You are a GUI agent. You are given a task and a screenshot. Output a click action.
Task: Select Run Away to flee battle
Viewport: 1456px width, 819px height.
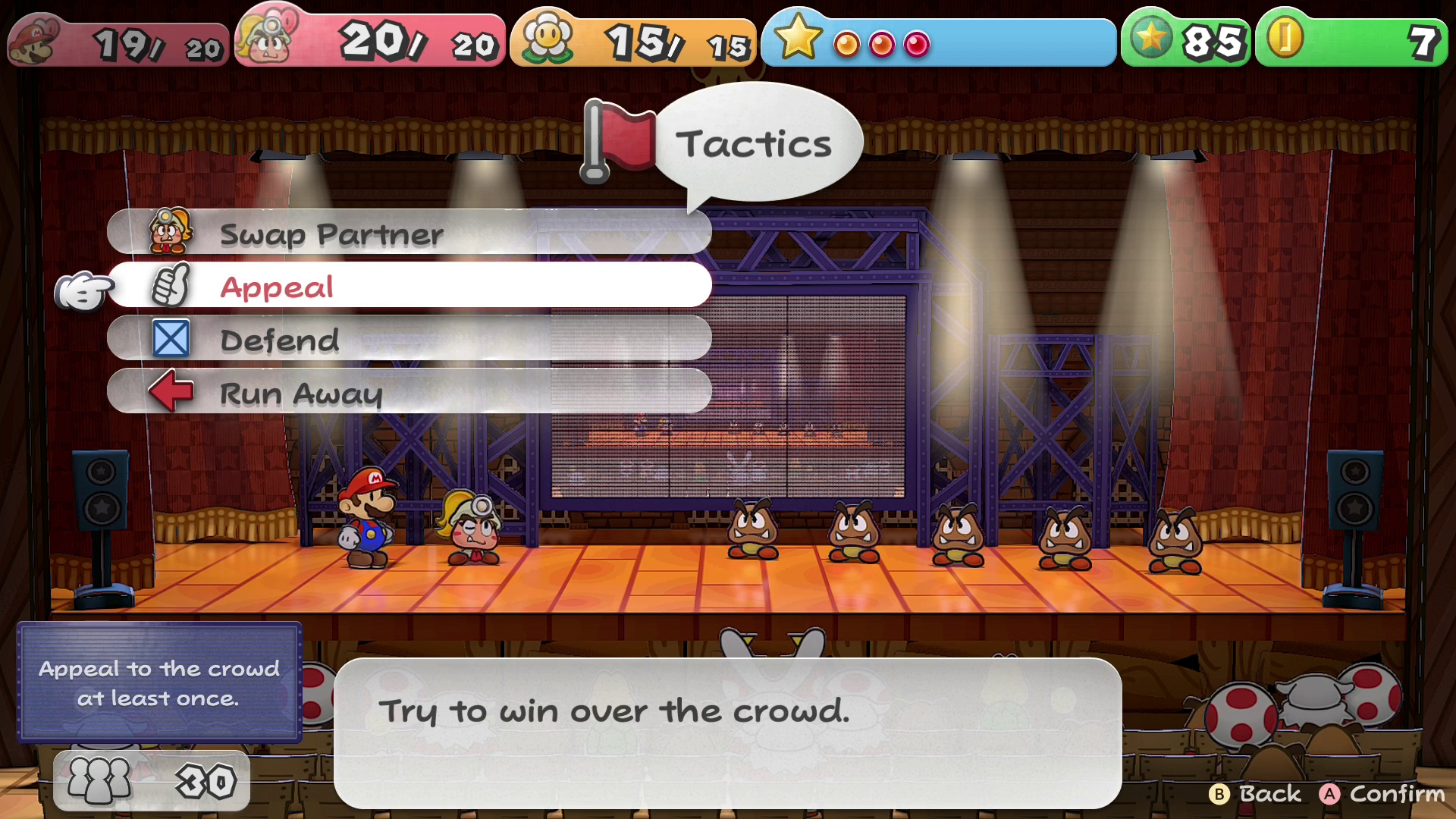click(409, 392)
